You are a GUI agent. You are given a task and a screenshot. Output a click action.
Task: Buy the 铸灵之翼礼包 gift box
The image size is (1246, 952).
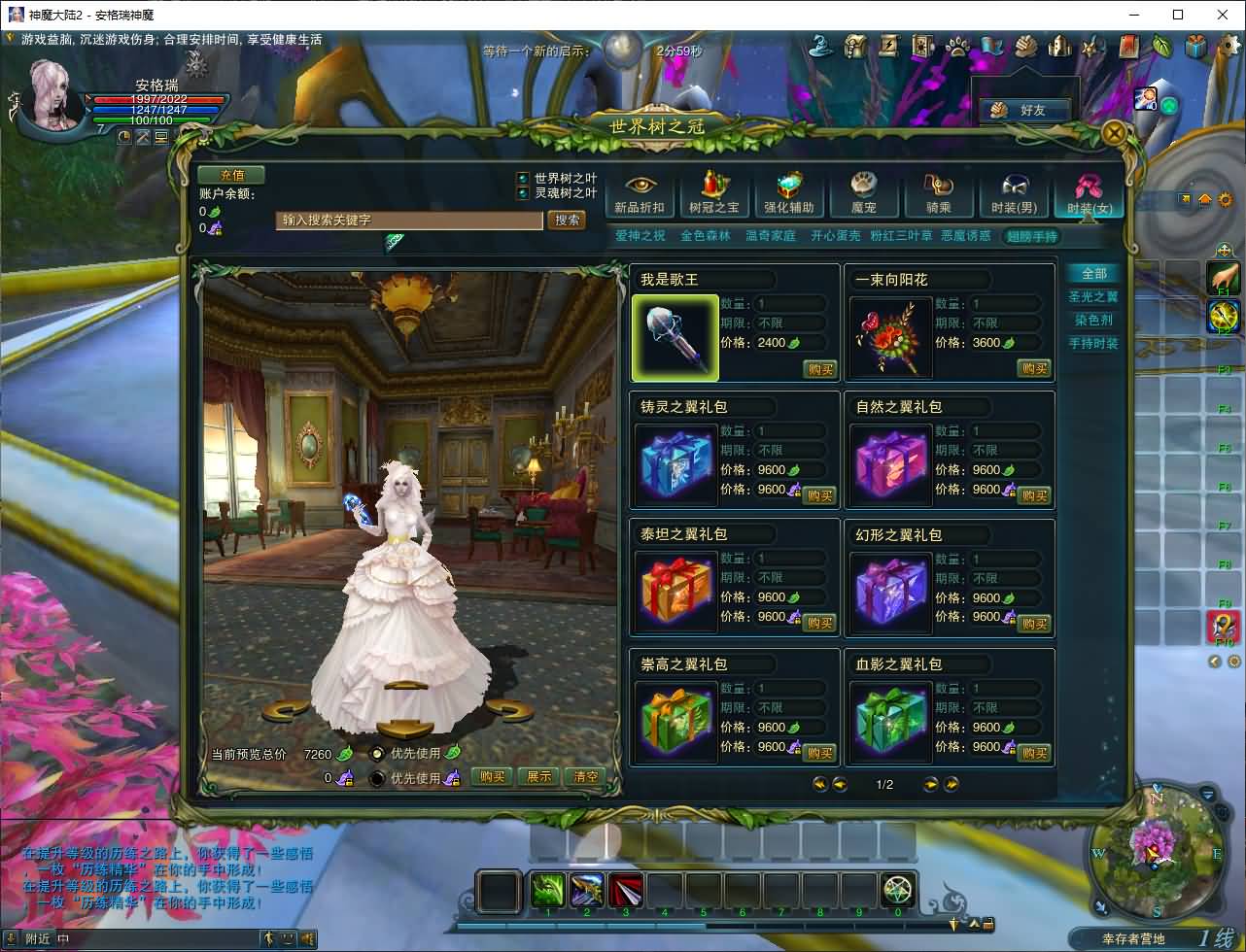tap(819, 496)
